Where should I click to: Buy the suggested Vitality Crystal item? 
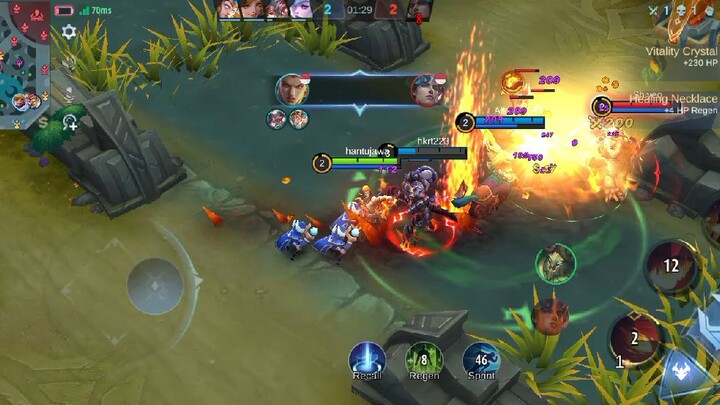[x=682, y=56]
